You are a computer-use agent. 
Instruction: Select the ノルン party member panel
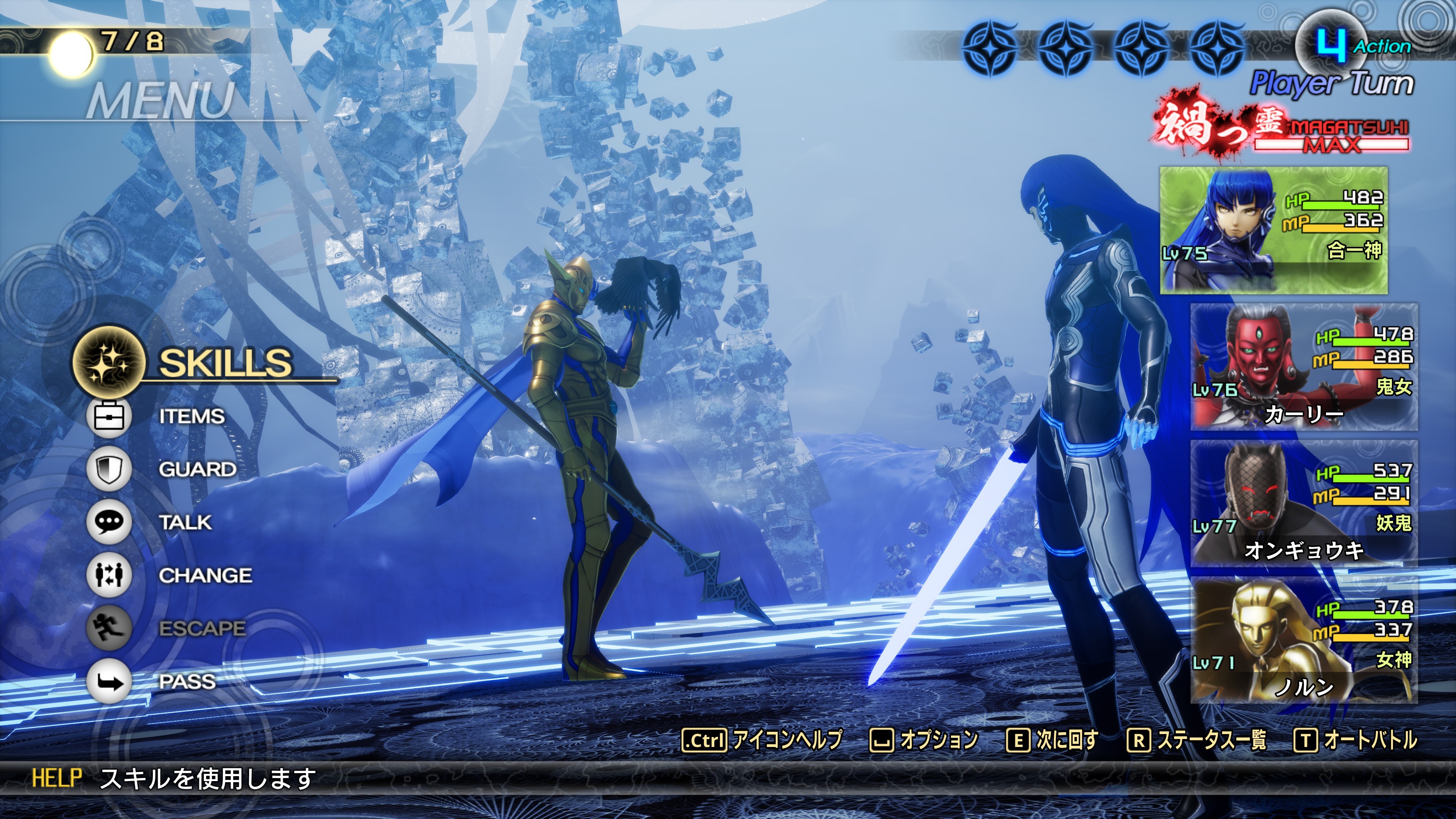(1304, 640)
